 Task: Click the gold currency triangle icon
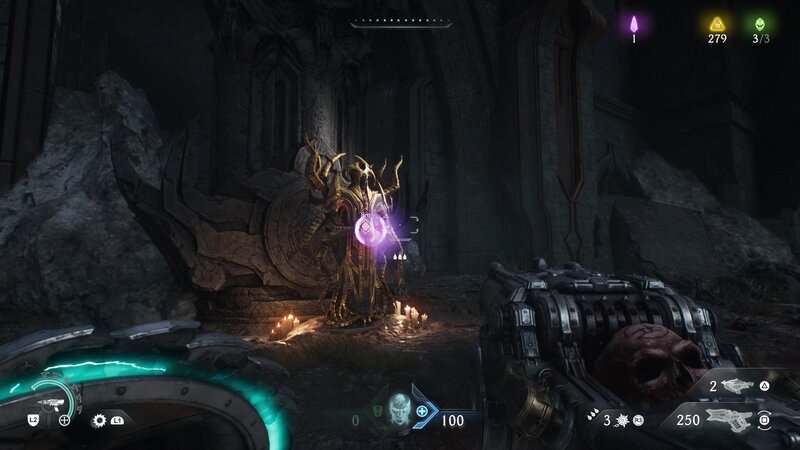point(716,24)
